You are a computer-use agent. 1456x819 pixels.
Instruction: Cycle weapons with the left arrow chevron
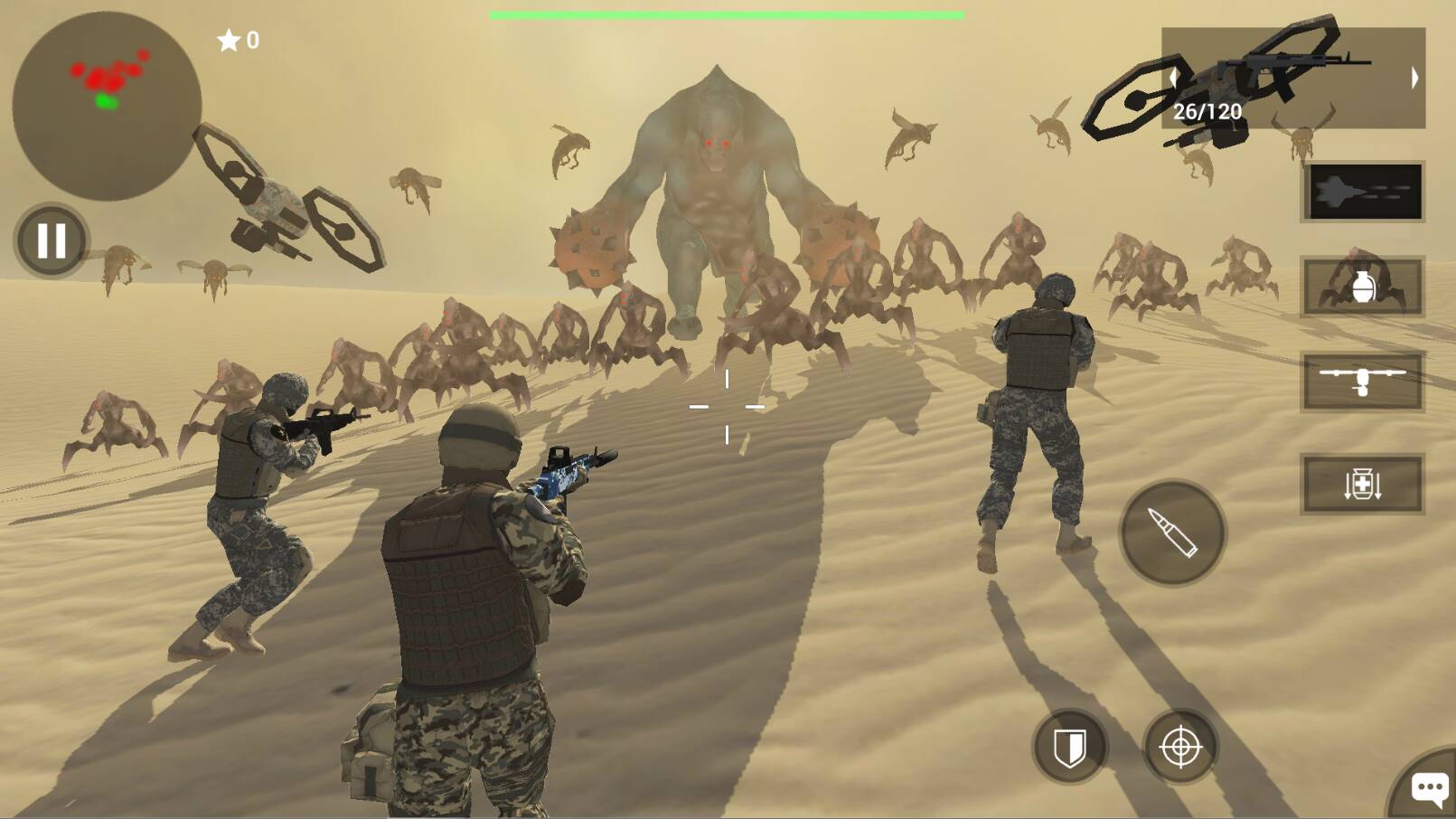[x=1172, y=77]
